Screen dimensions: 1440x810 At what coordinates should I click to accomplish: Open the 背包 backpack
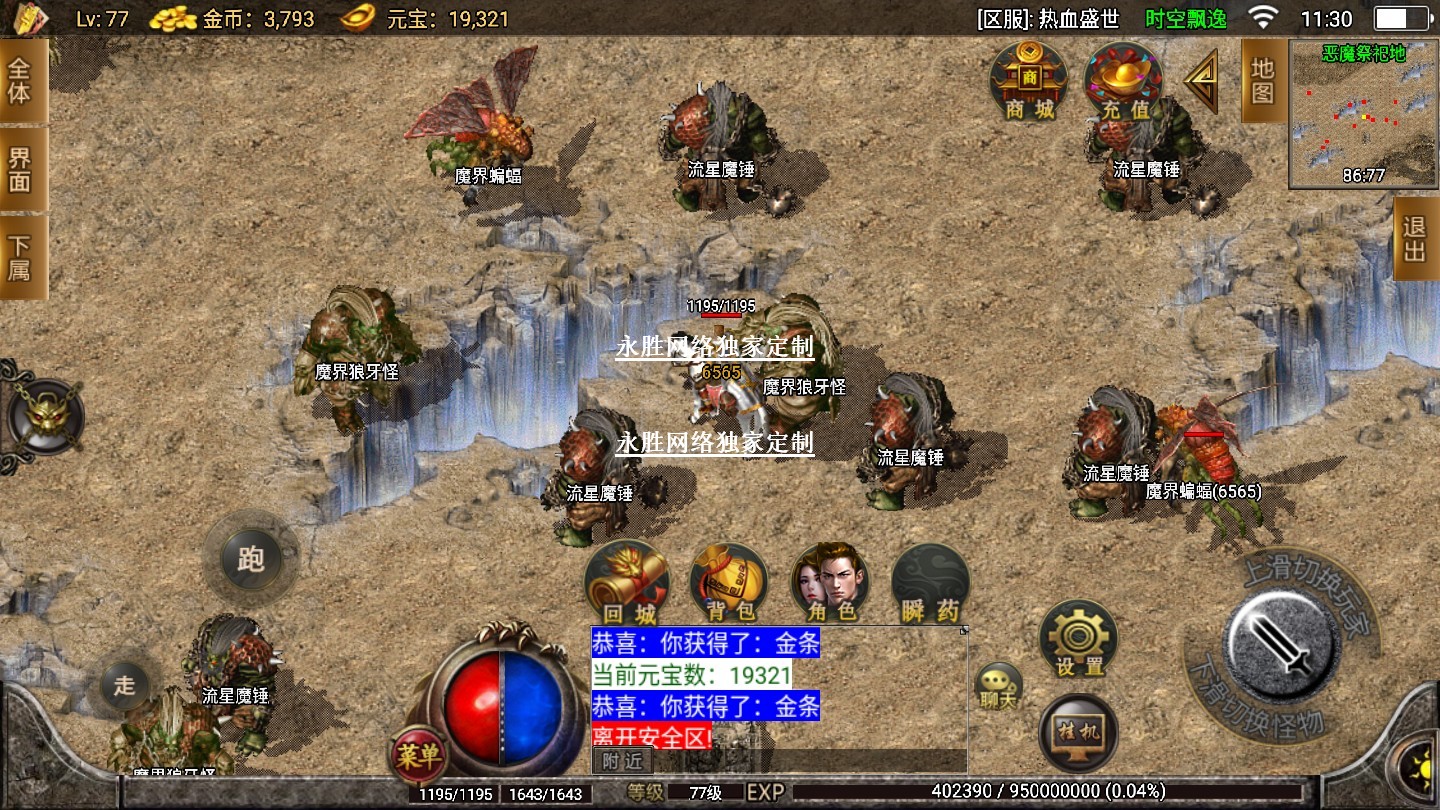click(729, 584)
